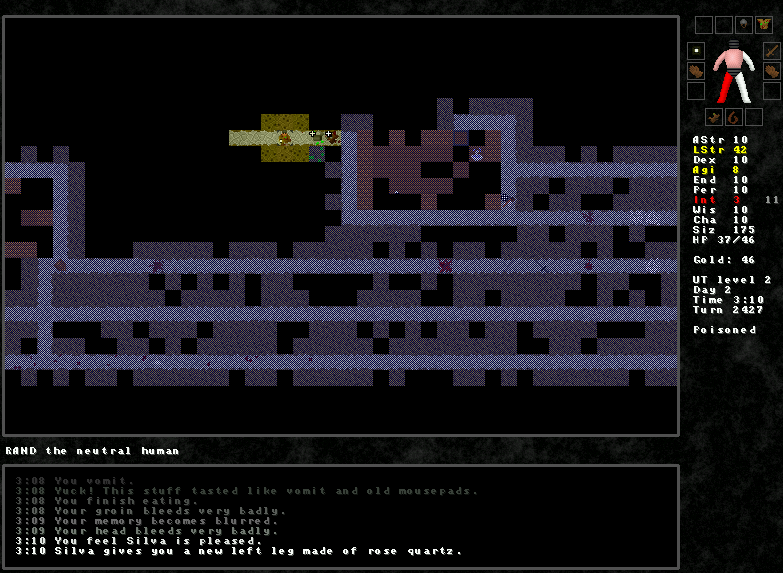
Task: Select the brown gauntlet below the glowing item
Action: point(696,71)
